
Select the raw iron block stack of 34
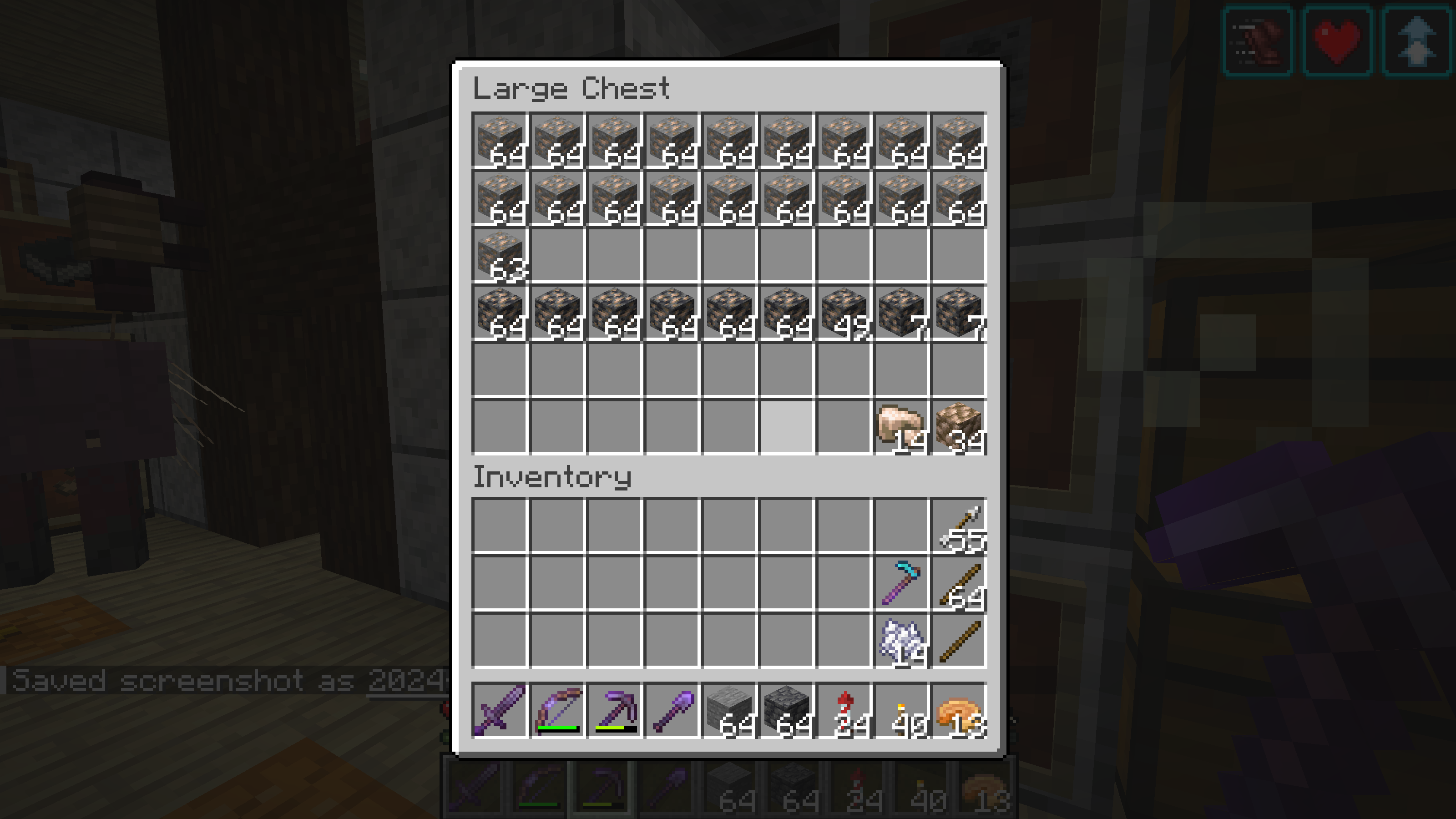pyautogui.click(x=959, y=427)
